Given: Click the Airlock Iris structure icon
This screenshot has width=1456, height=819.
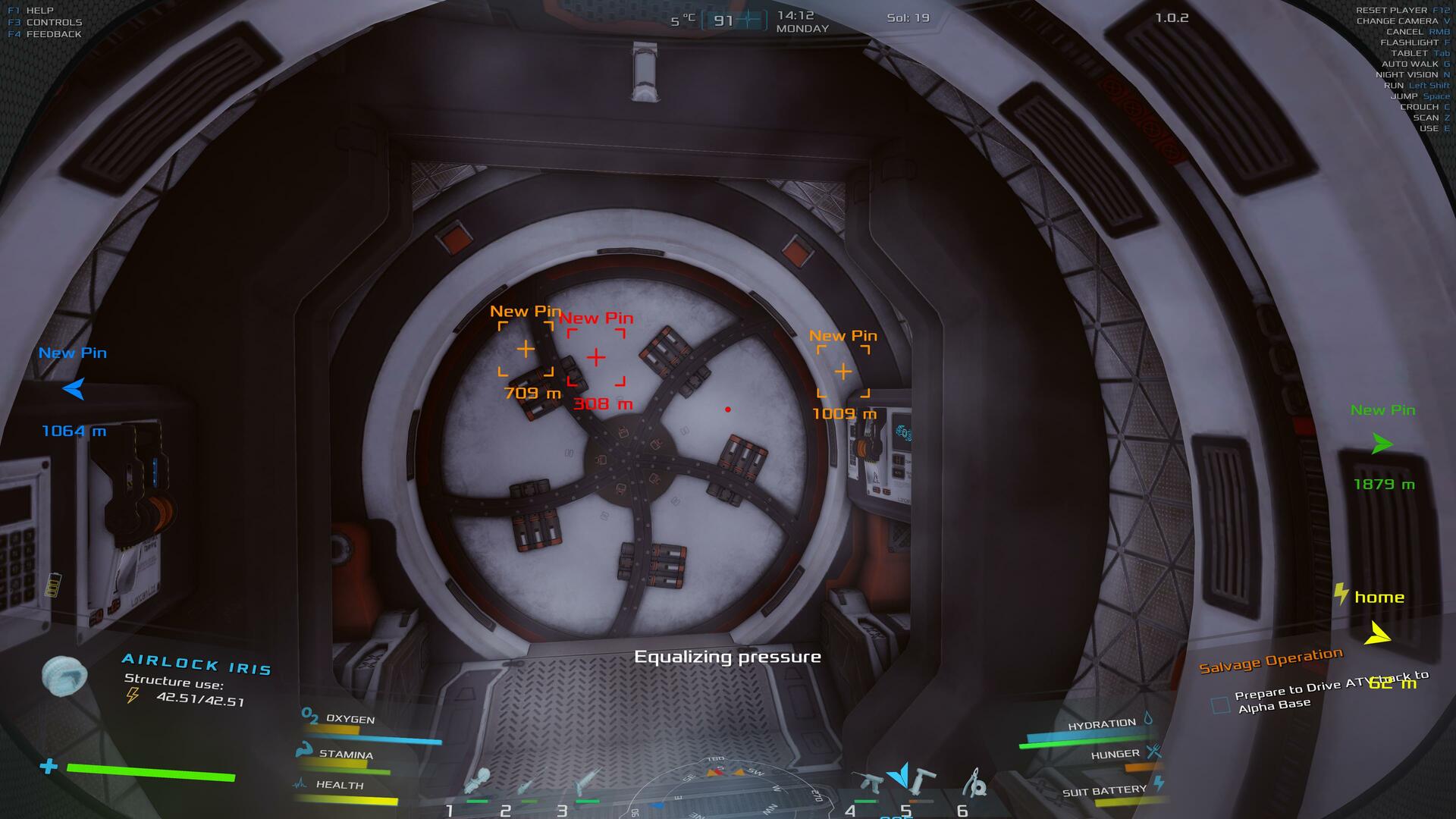Looking at the screenshot, I should pyautogui.click(x=64, y=675).
